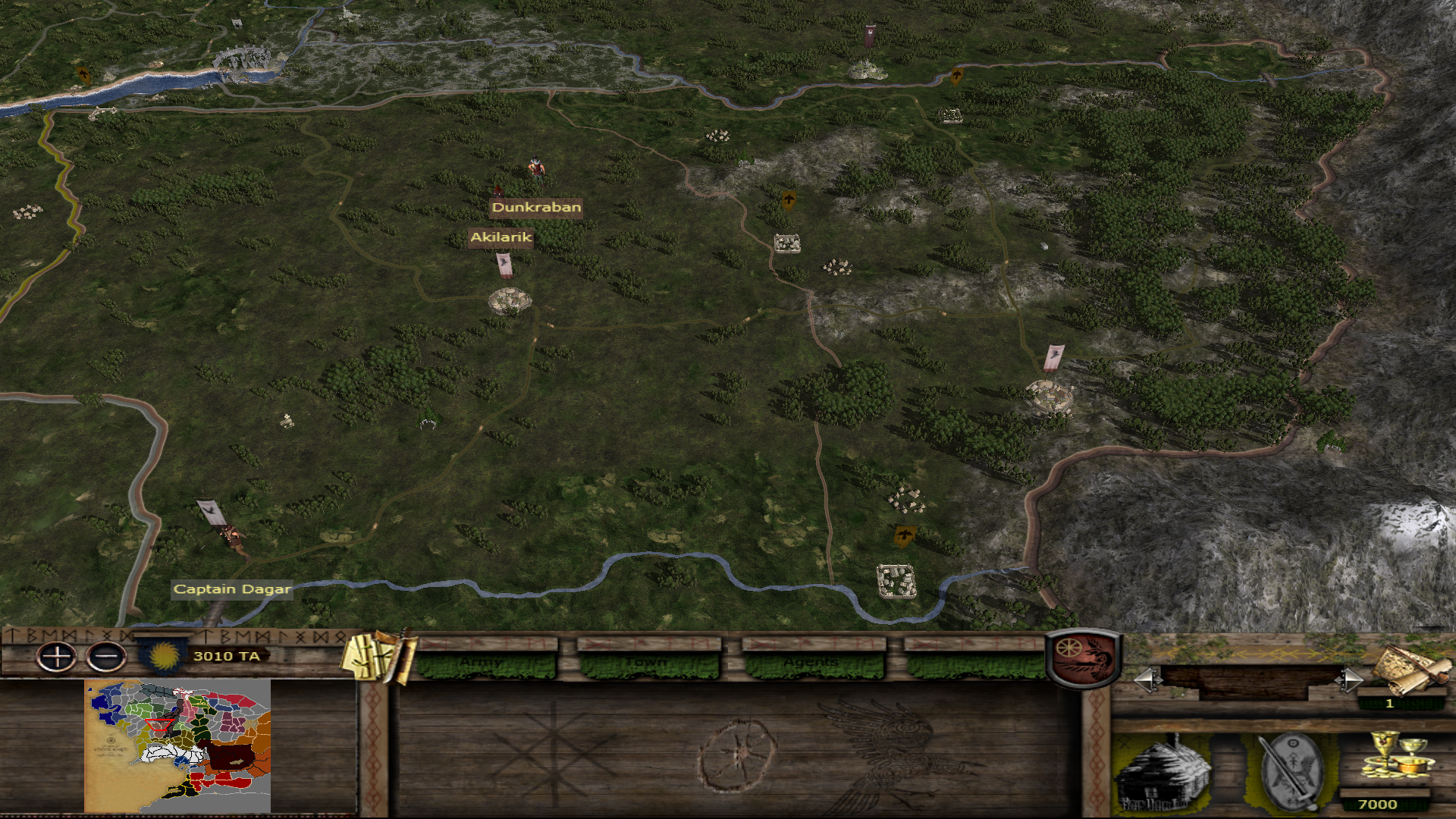Select the Captain Dagar army label
The height and width of the screenshot is (819, 1456).
232,589
